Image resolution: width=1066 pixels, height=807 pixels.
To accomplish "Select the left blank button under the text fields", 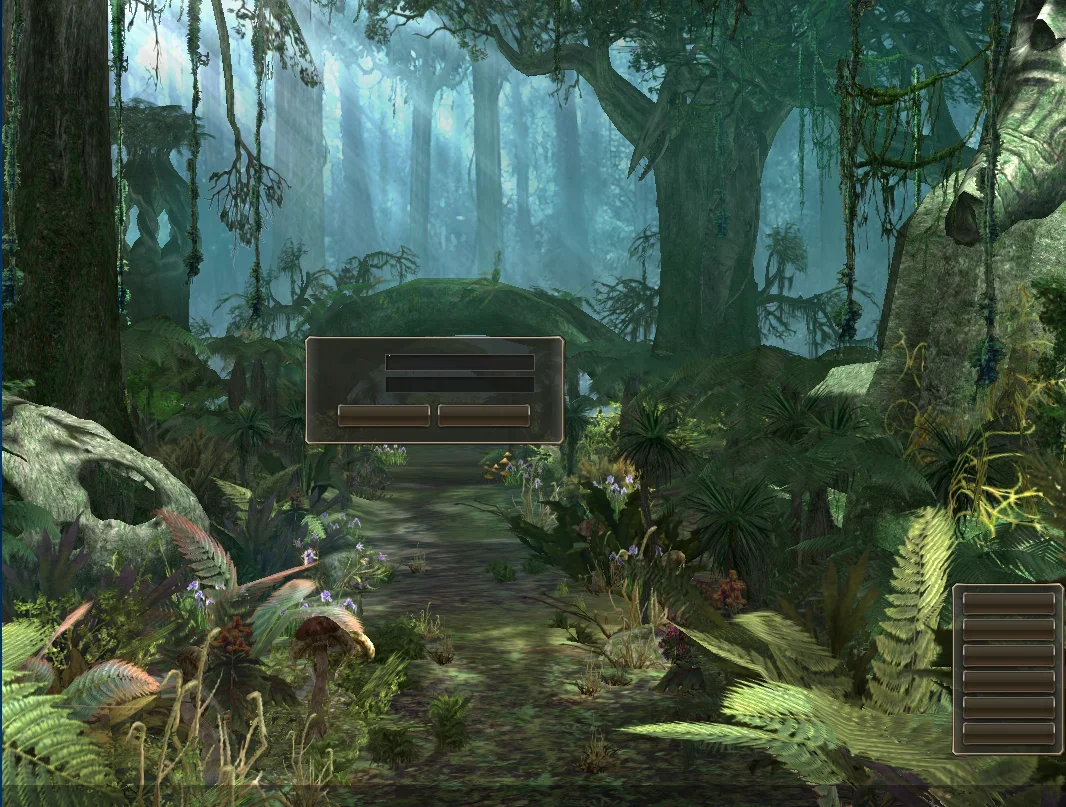I will (384, 415).
